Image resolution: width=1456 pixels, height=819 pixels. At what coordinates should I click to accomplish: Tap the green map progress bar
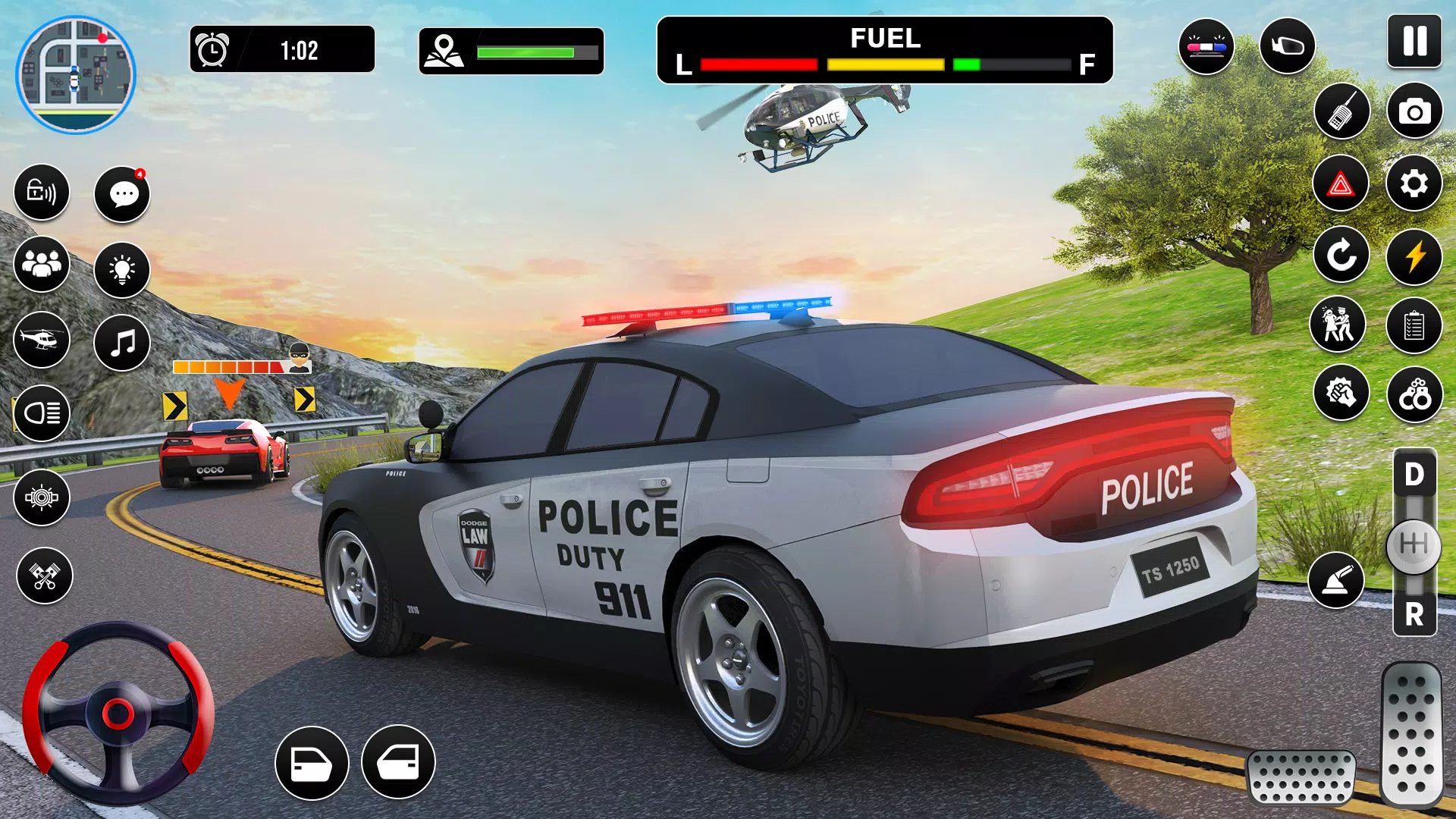pos(523,52)
